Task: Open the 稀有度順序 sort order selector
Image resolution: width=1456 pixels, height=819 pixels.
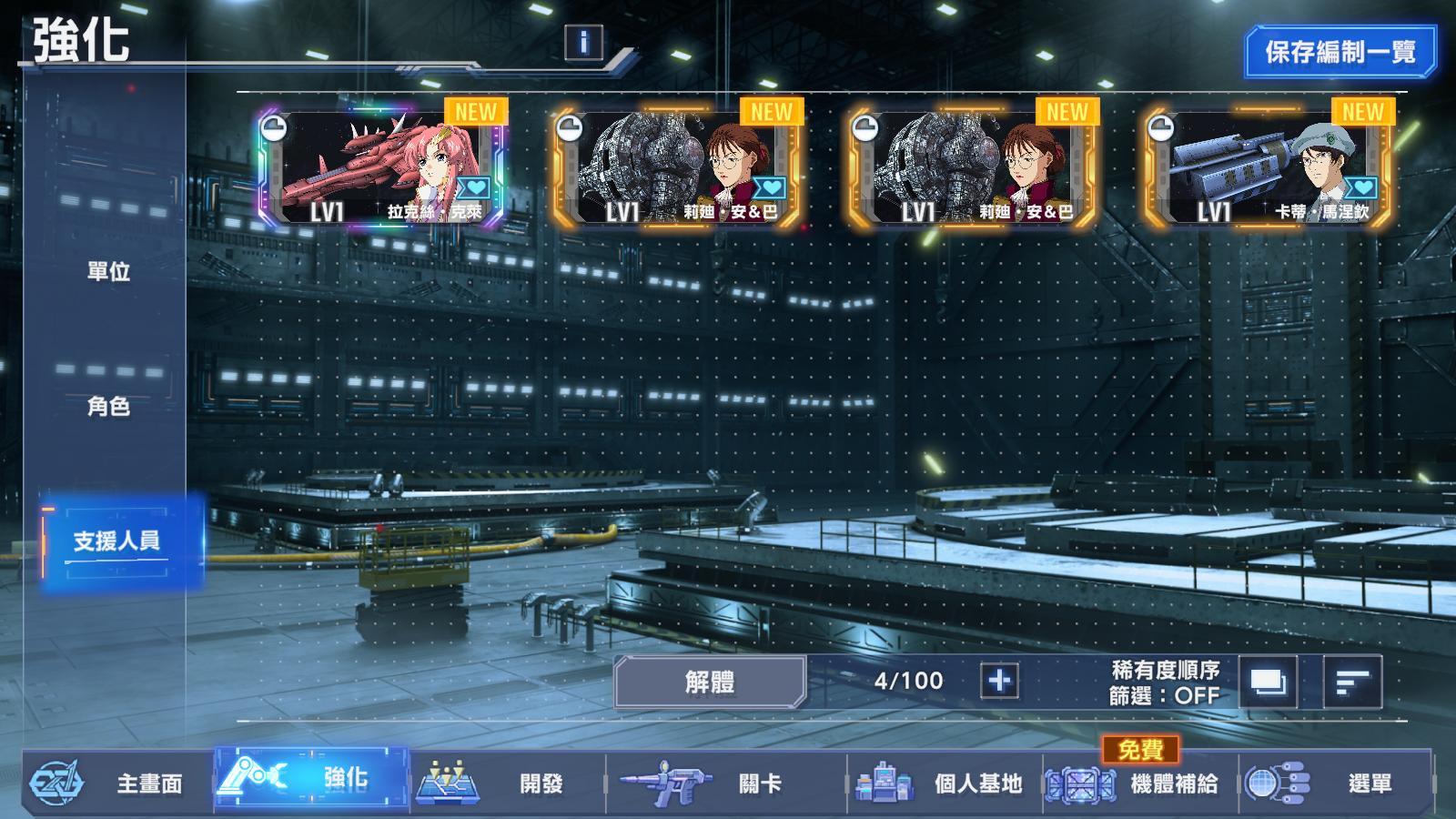Action: [x=1166, y=669]
